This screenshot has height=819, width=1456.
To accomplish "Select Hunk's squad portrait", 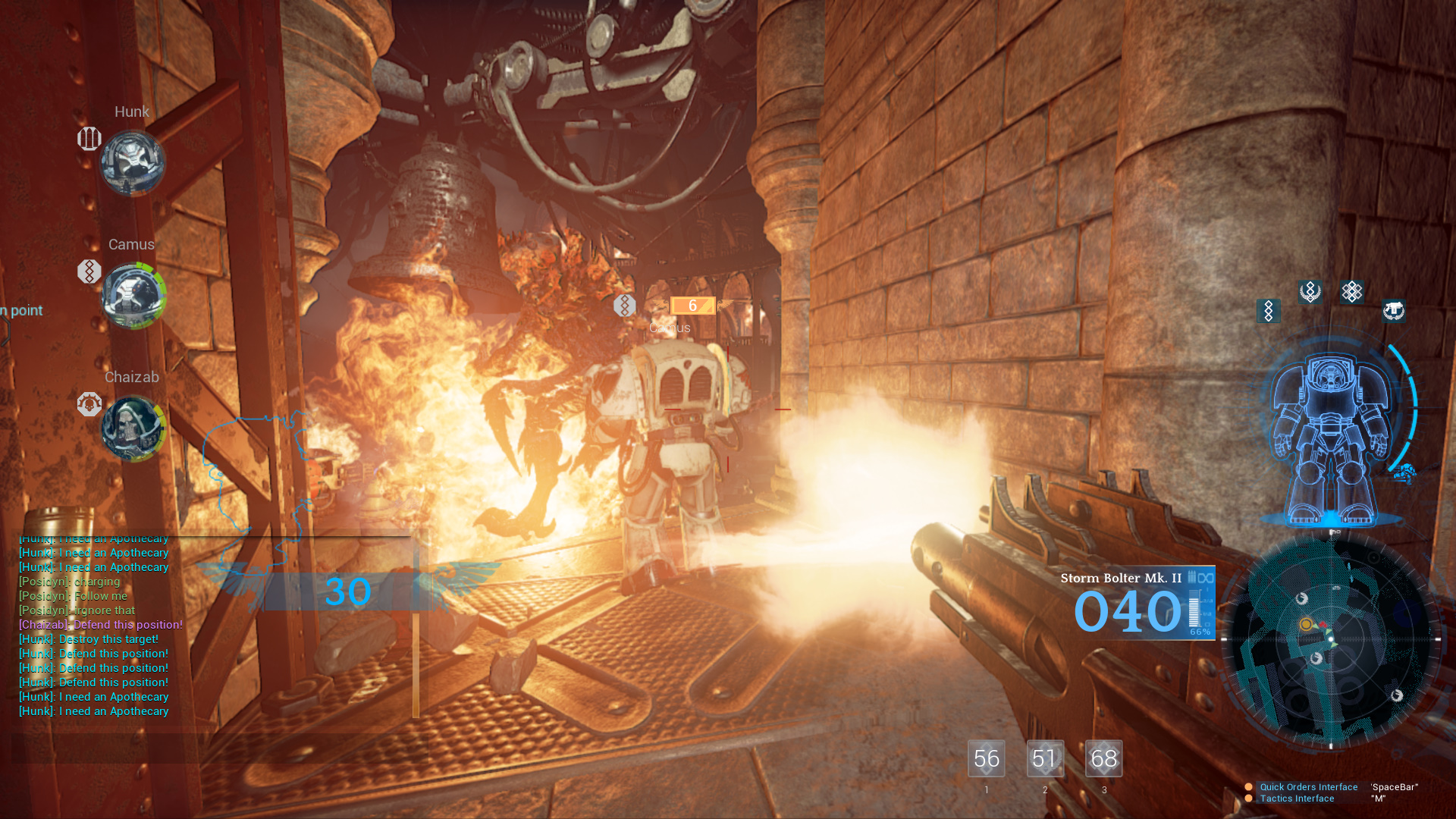I will (133, 163).
